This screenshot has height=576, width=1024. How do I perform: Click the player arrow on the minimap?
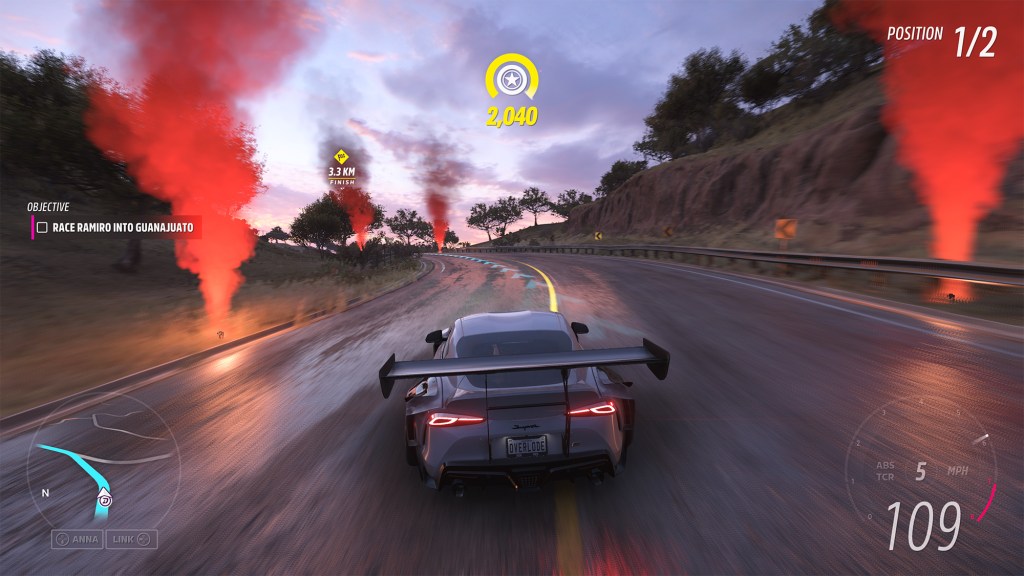[x=104, y=496]
